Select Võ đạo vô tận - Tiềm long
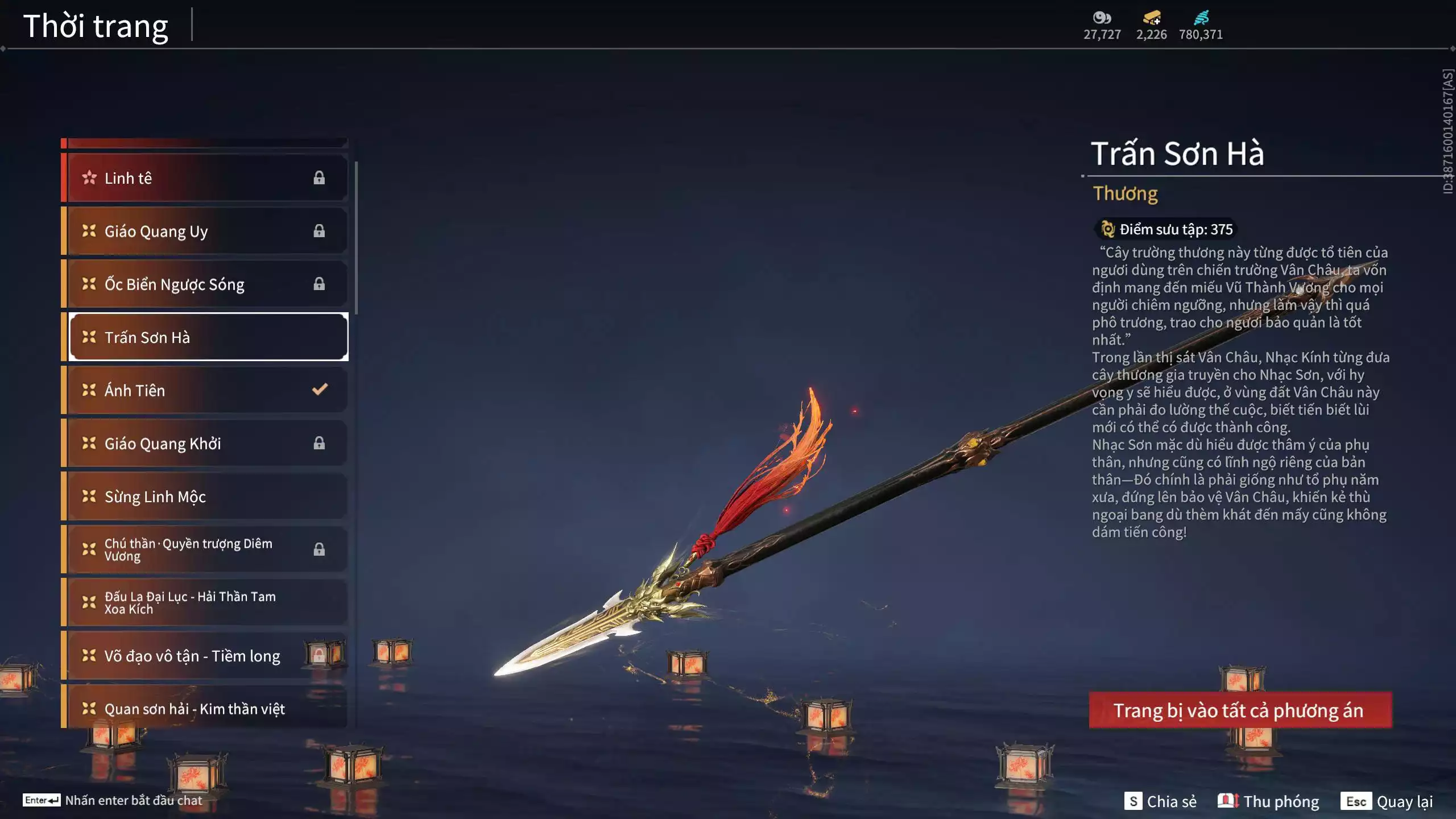This screenshot has width=1456, height=819. (205, 656)
